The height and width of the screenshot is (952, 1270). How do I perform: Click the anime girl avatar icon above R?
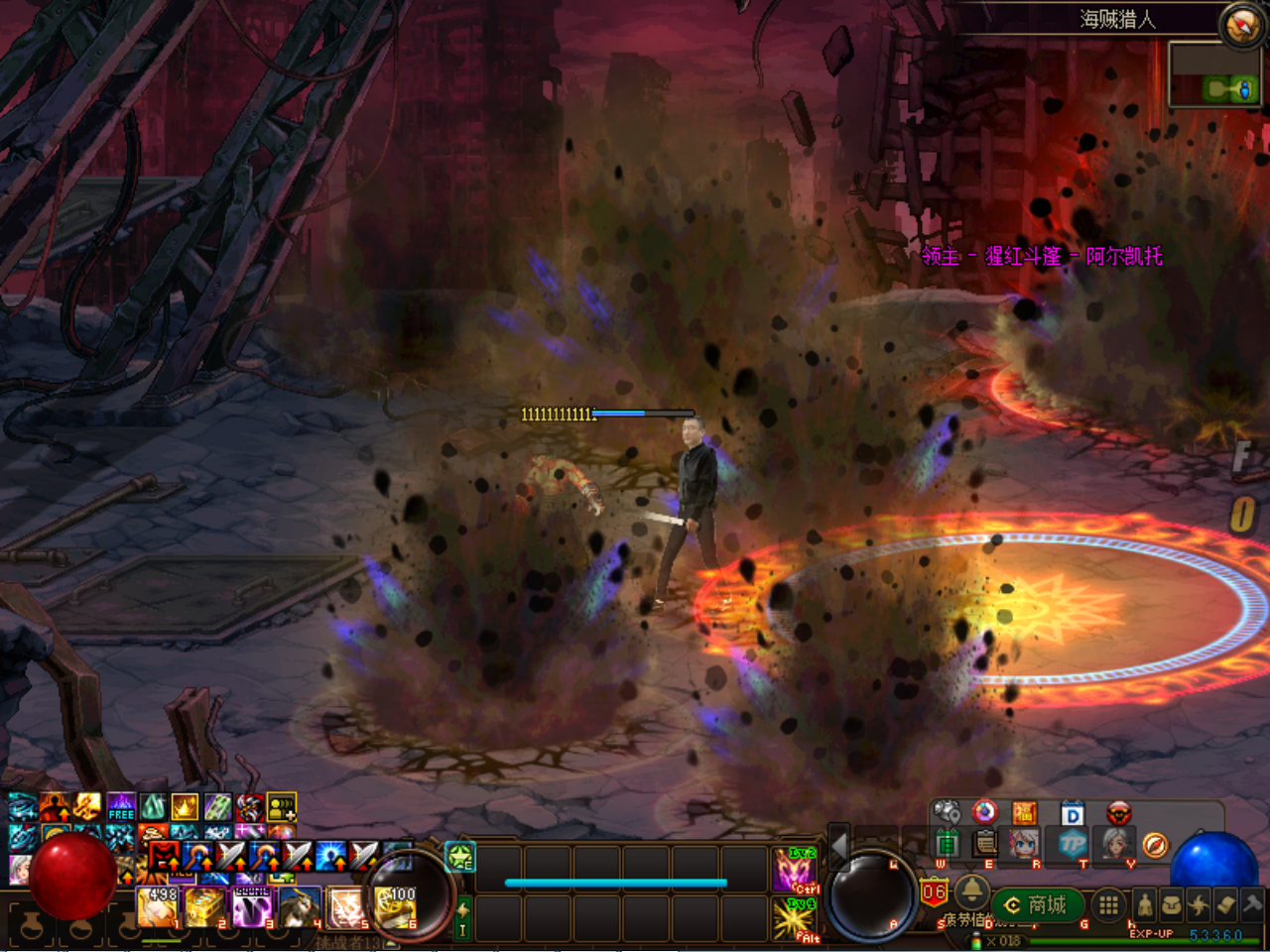[x=1023, y=845]
